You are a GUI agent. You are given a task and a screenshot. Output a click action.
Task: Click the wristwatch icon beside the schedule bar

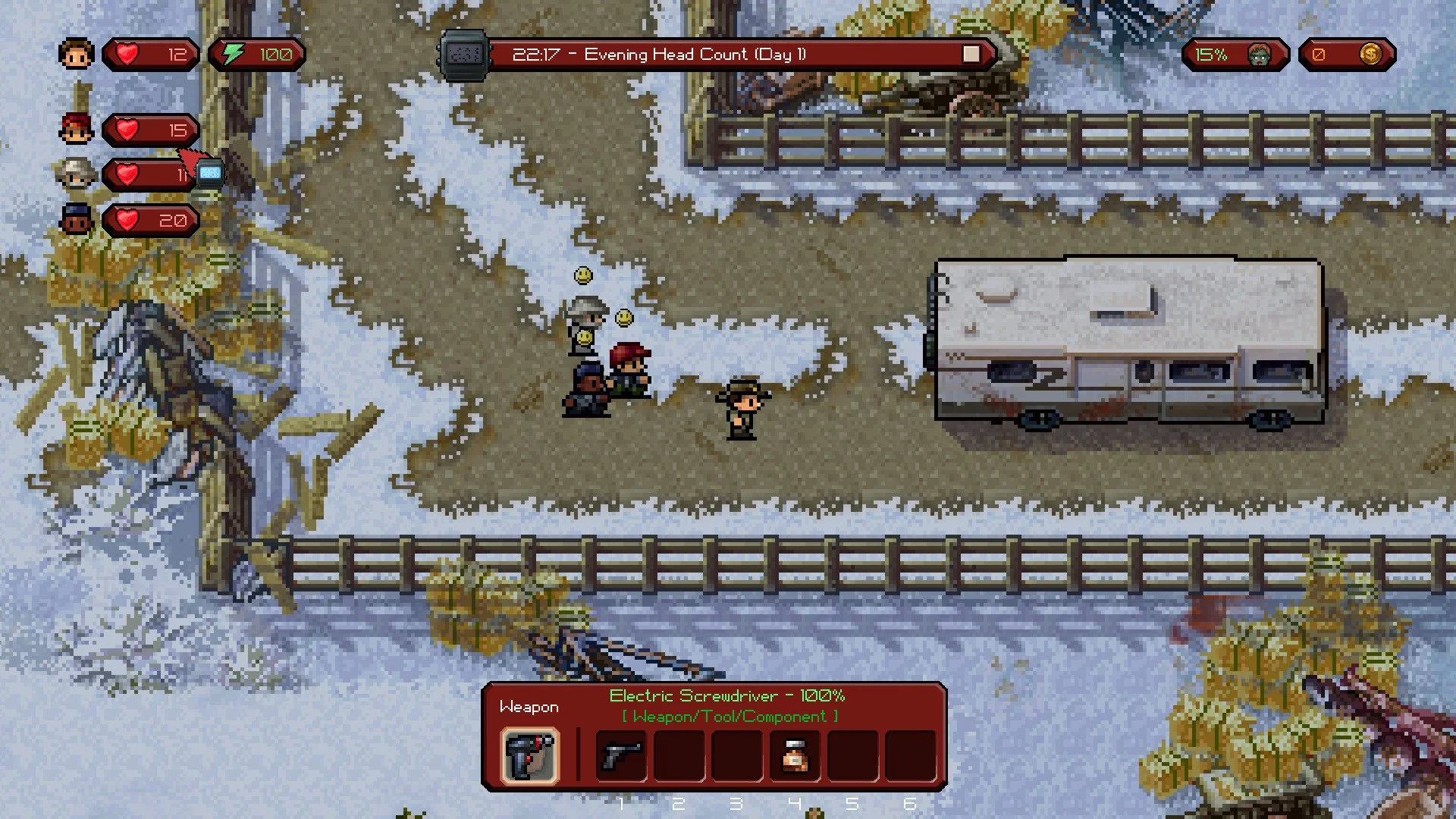tap(466, 54)
